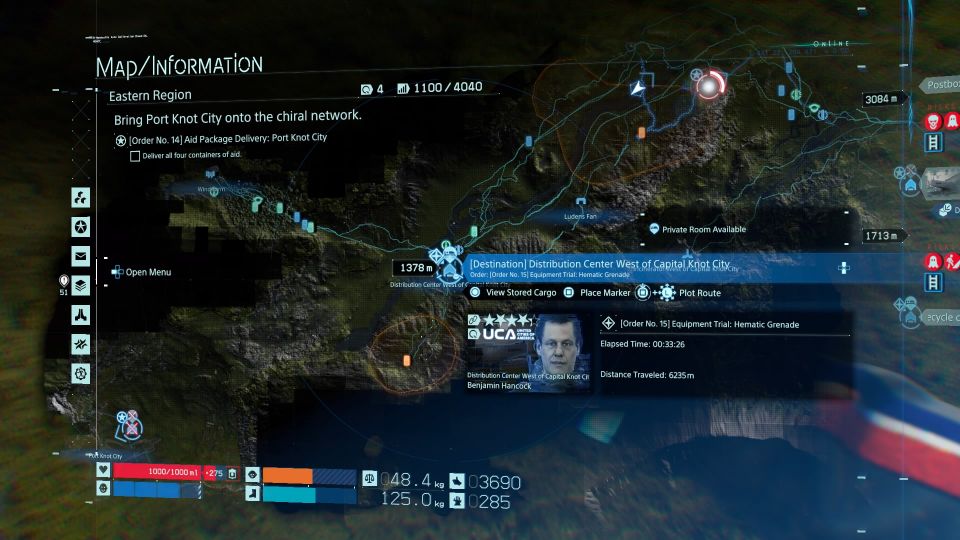Click the white player arrow on the map
This screenshot has width=960, height=540.
(x=638, y=90)
